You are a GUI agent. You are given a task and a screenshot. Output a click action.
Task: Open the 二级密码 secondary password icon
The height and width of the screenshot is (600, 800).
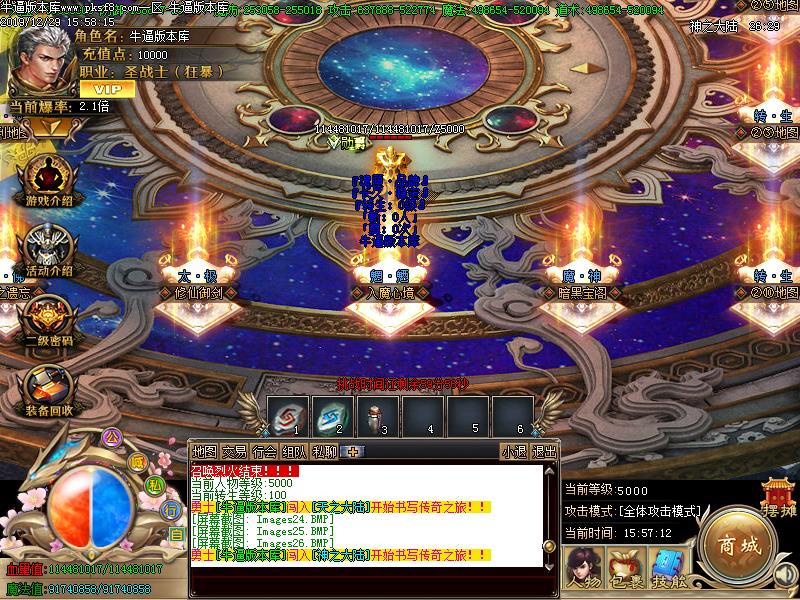pos(47,320)
